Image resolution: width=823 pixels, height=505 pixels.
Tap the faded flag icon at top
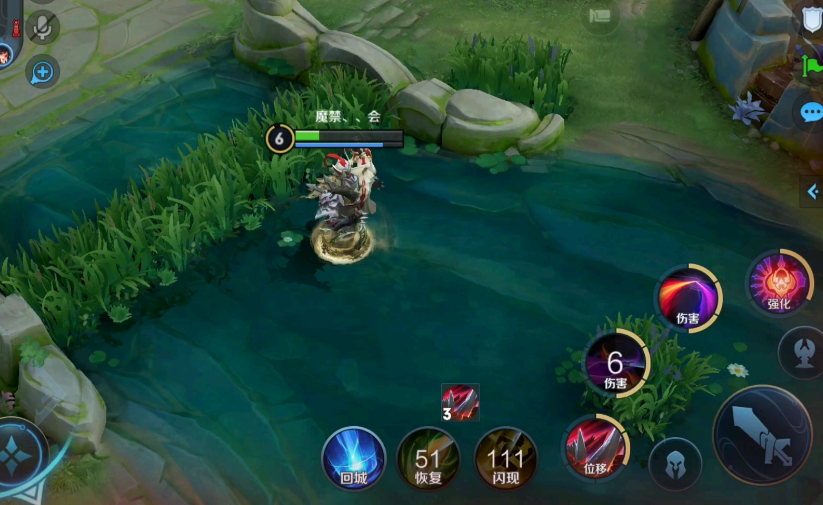point(600,16)
